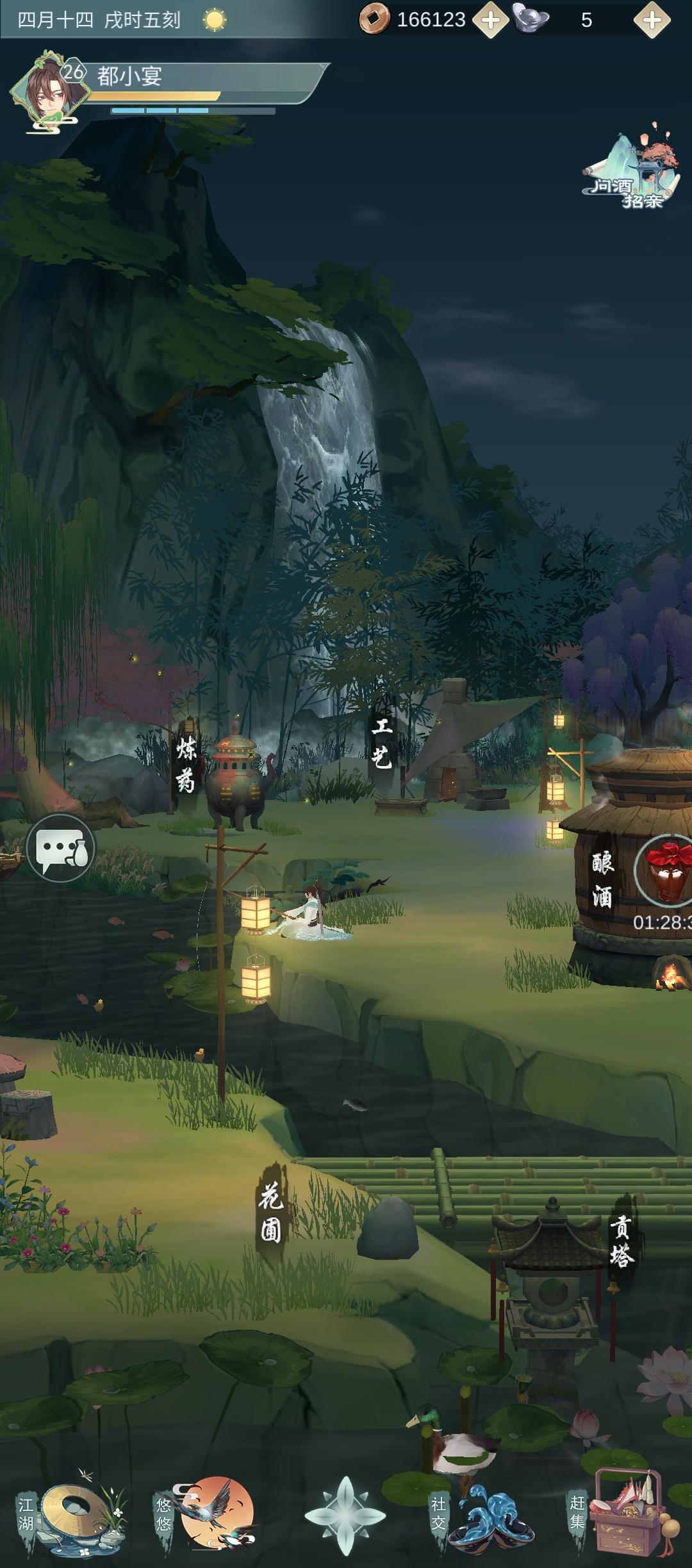Viewport: 692px width, 1568px height.
Task: Enter the 炼药 alchemy station
Action: pos(186,765)
